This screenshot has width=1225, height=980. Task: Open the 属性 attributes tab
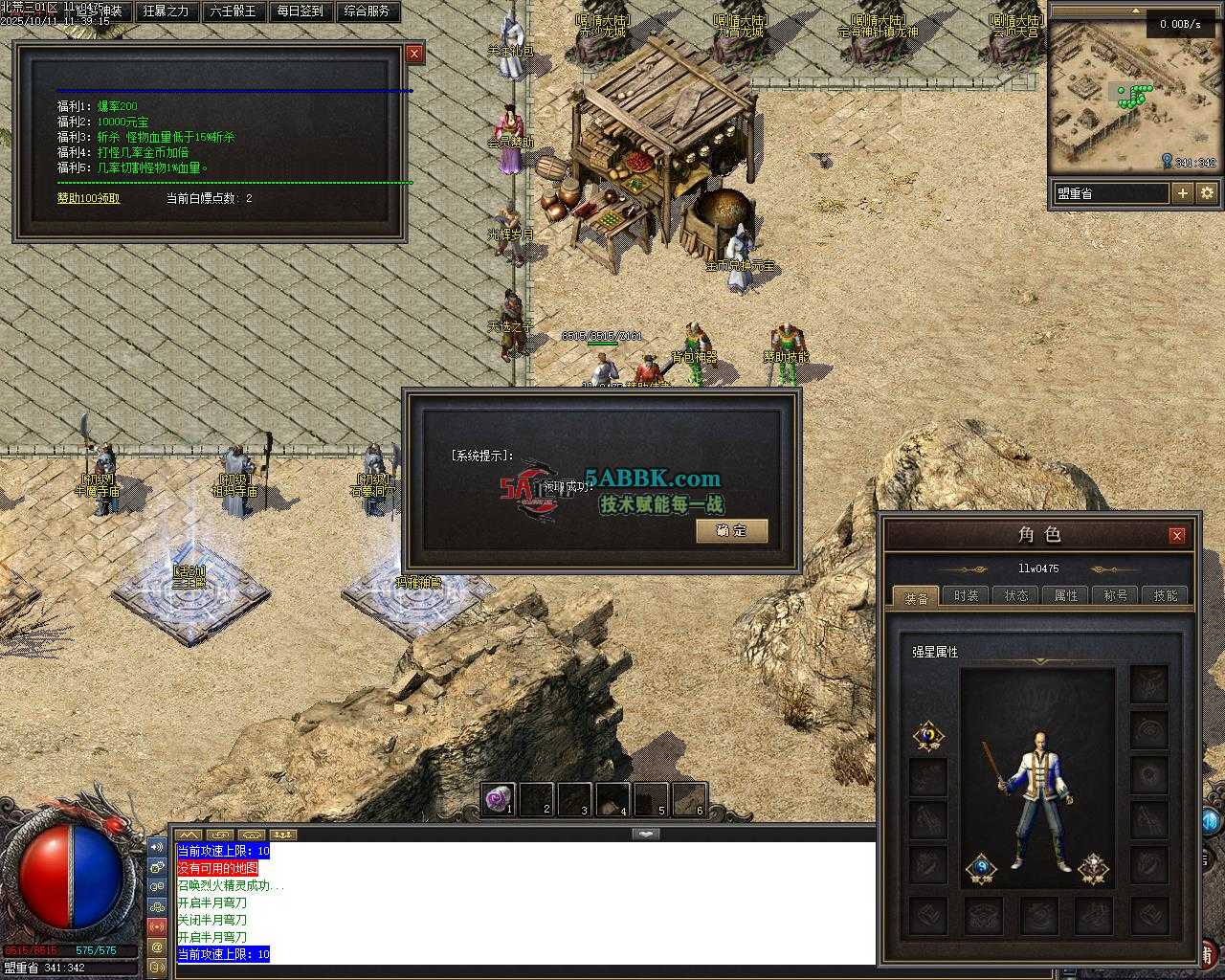pos(1066,595)
